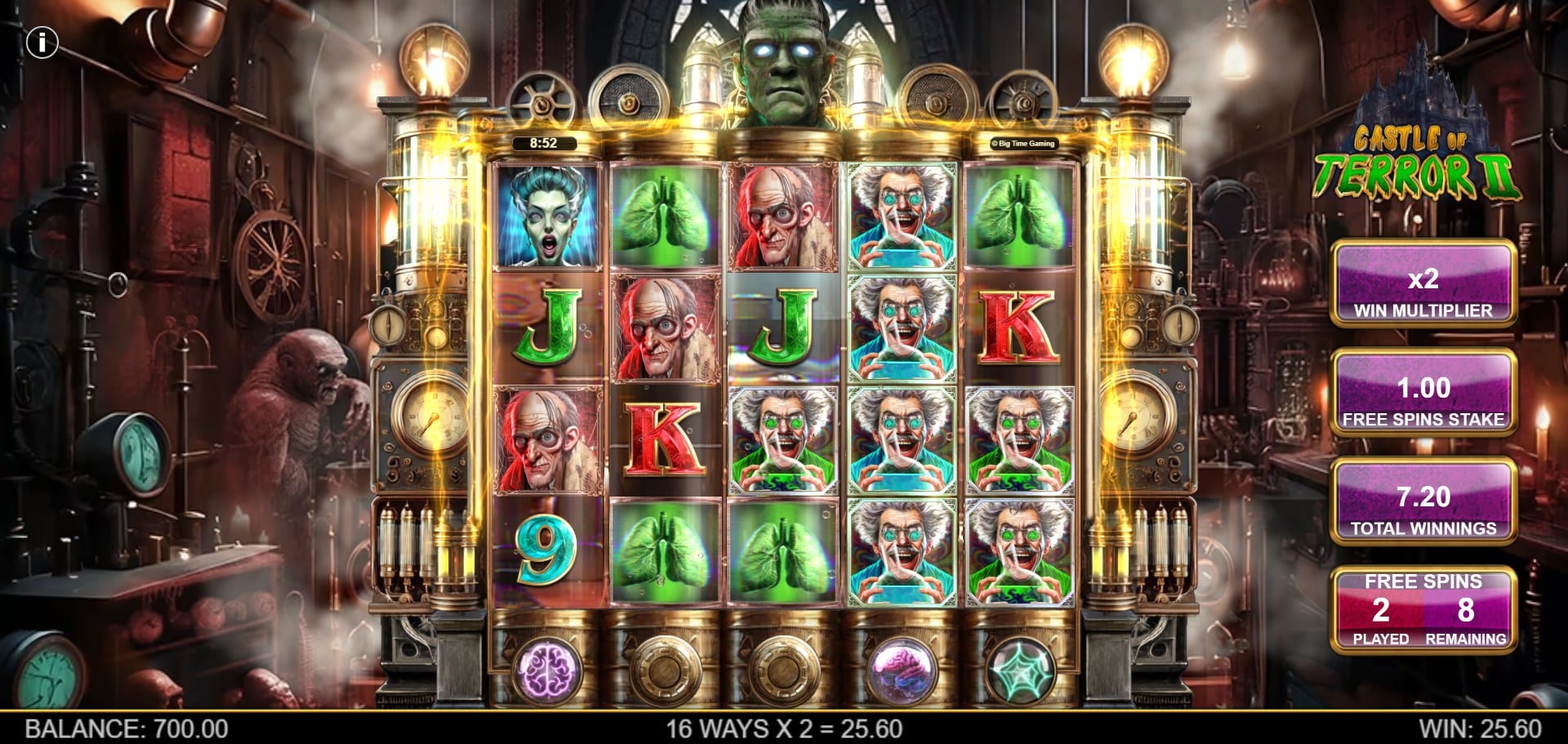Open the game info panel

coord(42,42)
